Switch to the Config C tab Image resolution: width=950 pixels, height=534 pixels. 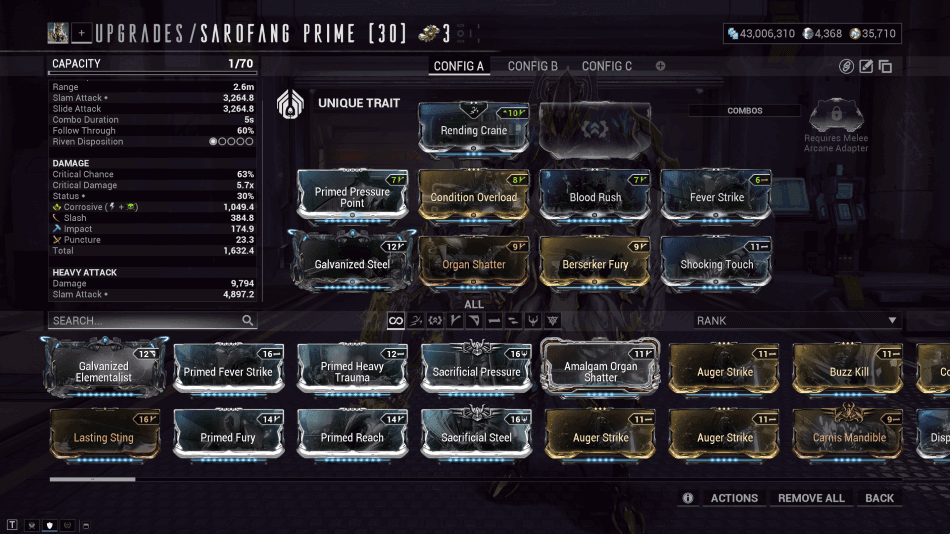607,66
